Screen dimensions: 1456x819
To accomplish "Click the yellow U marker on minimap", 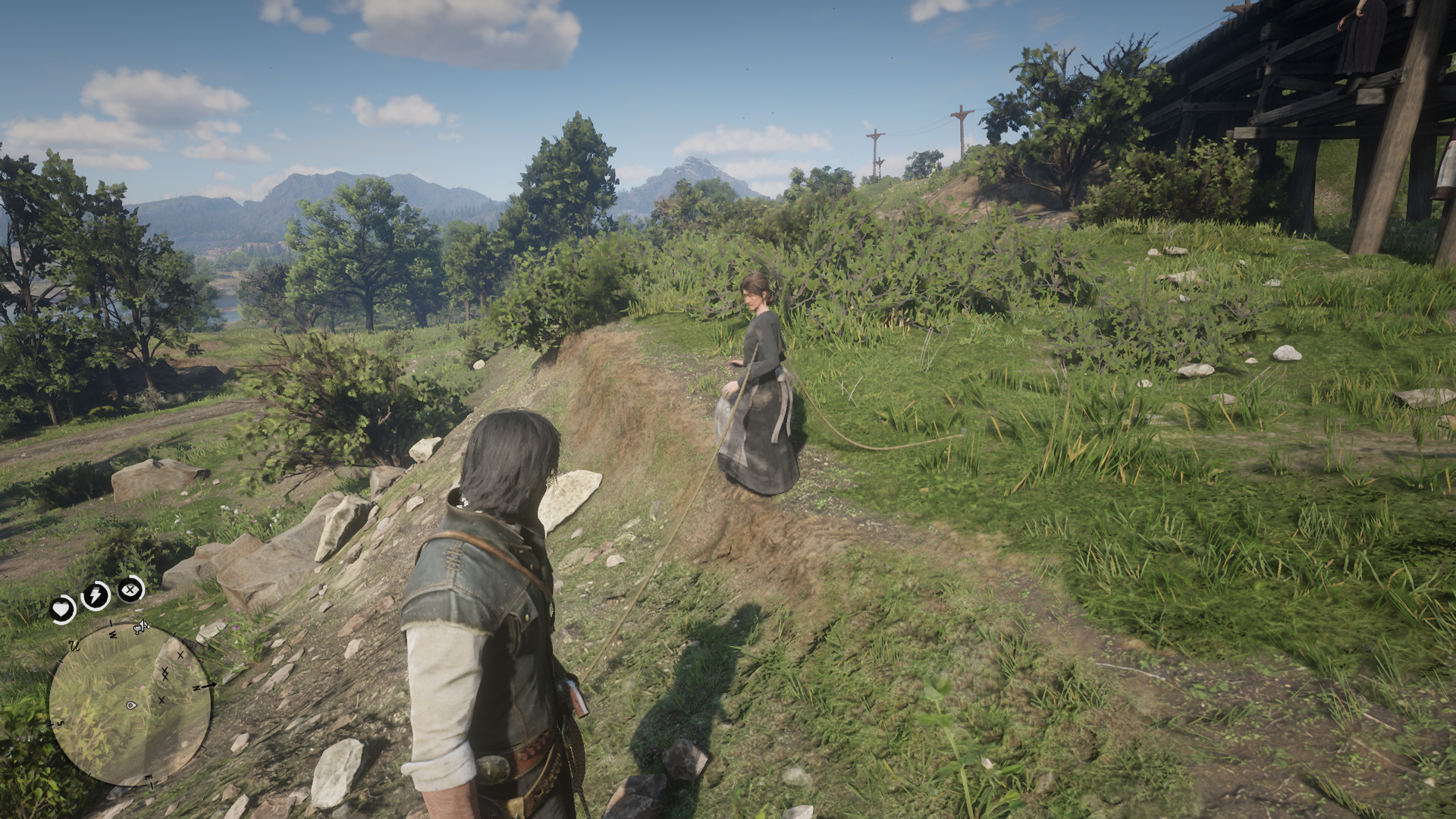I will [x=75, y=645].
